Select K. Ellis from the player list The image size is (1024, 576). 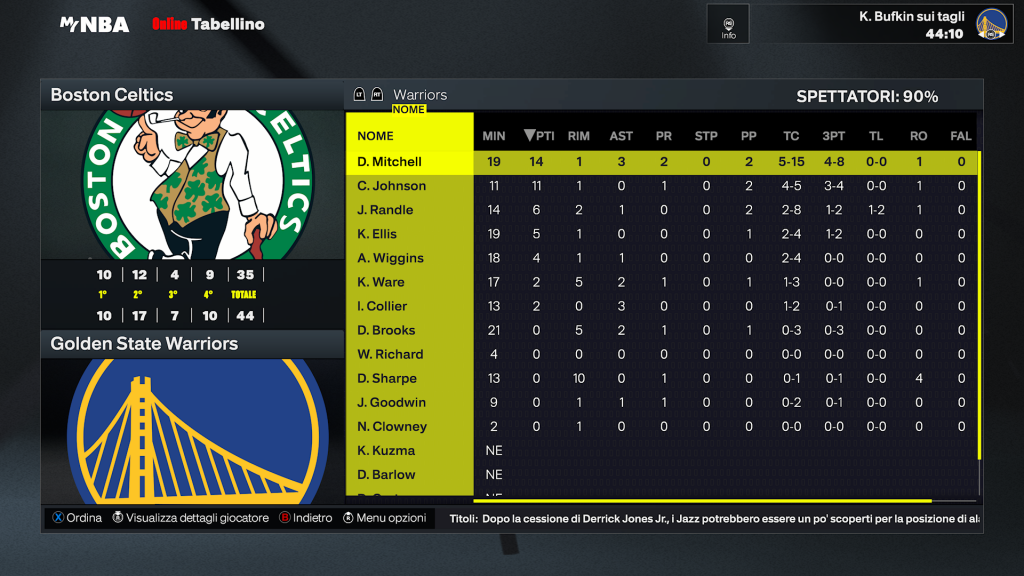click(377, 234)
